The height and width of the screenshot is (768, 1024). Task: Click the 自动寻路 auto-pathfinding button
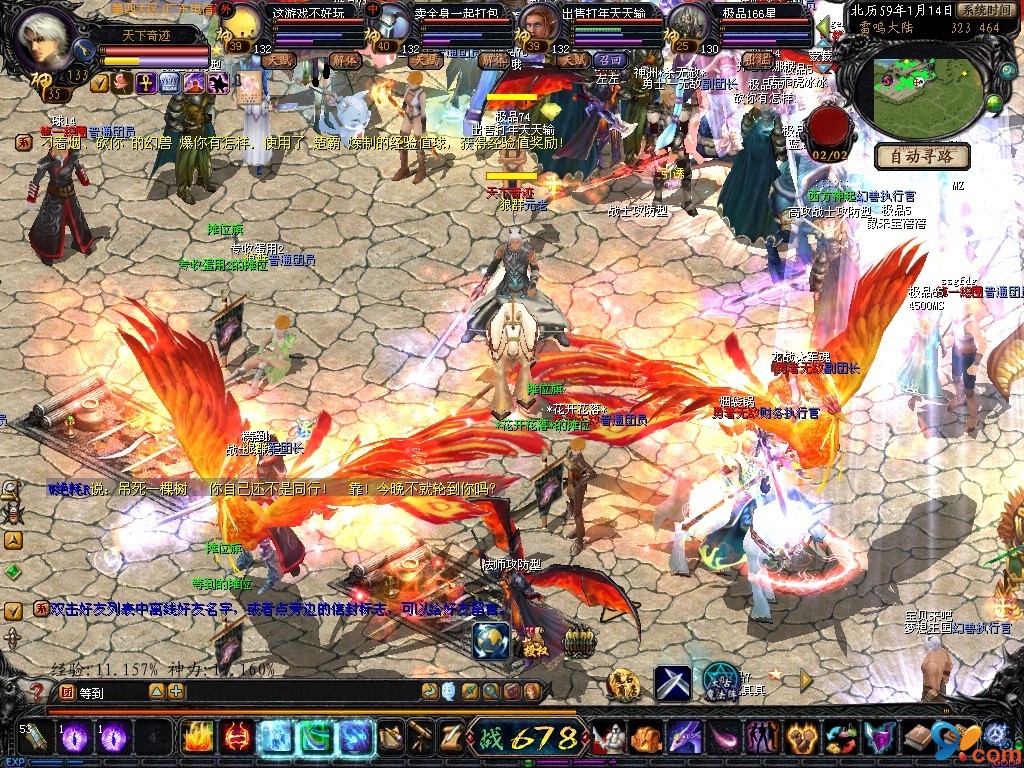923,156
